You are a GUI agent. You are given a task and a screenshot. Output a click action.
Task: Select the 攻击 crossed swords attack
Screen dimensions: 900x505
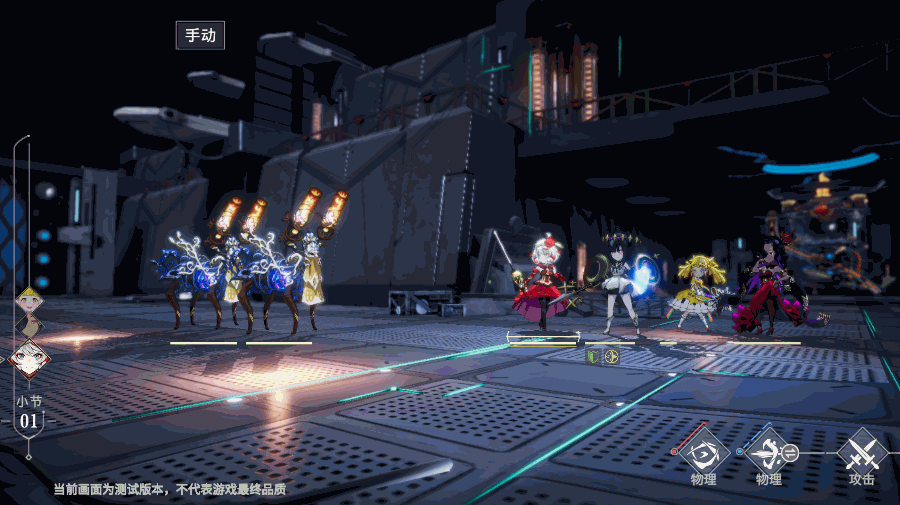coord(861,453)
